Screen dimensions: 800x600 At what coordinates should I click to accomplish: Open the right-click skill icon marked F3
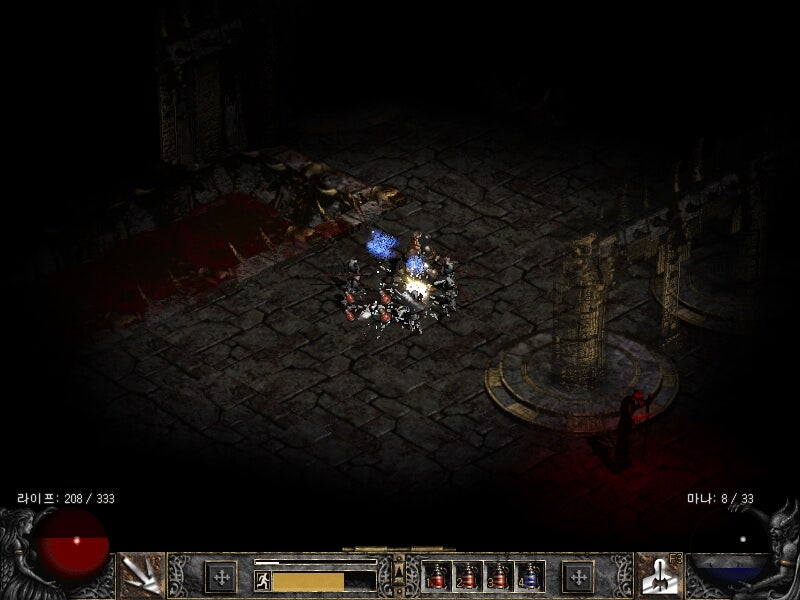[x=659, y=574]
